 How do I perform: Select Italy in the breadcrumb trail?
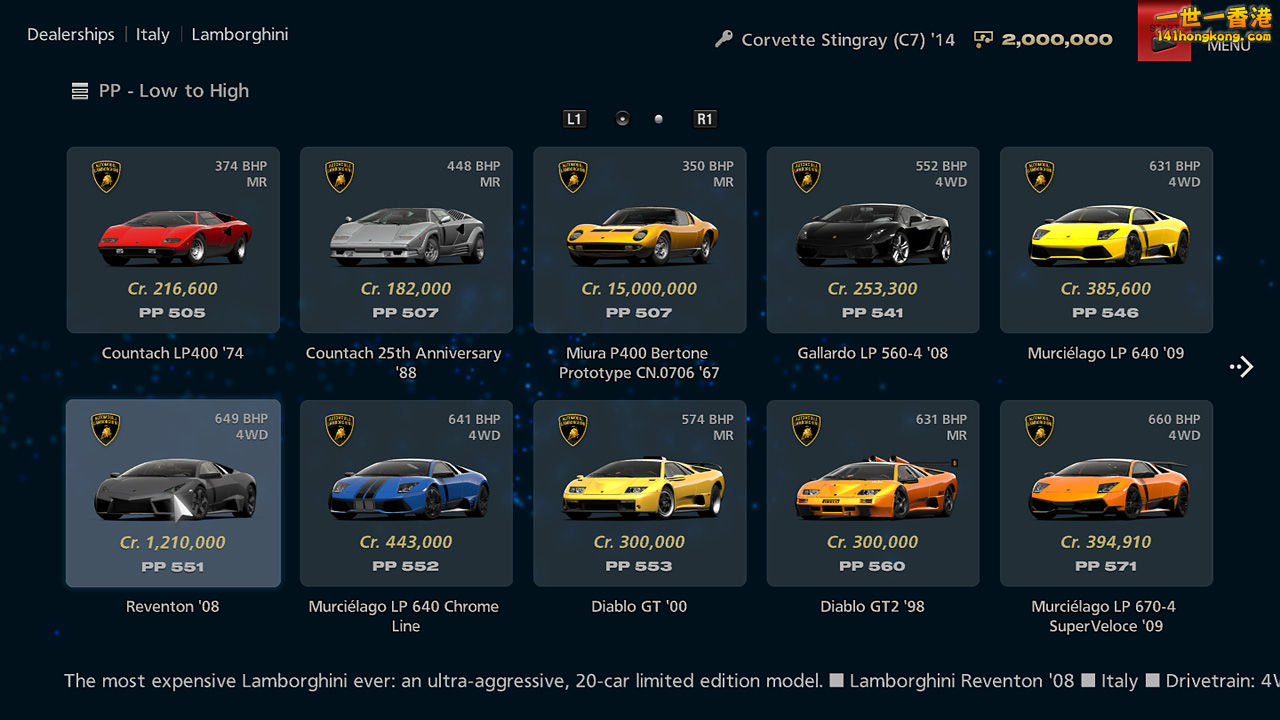click(x=152, y=34)
